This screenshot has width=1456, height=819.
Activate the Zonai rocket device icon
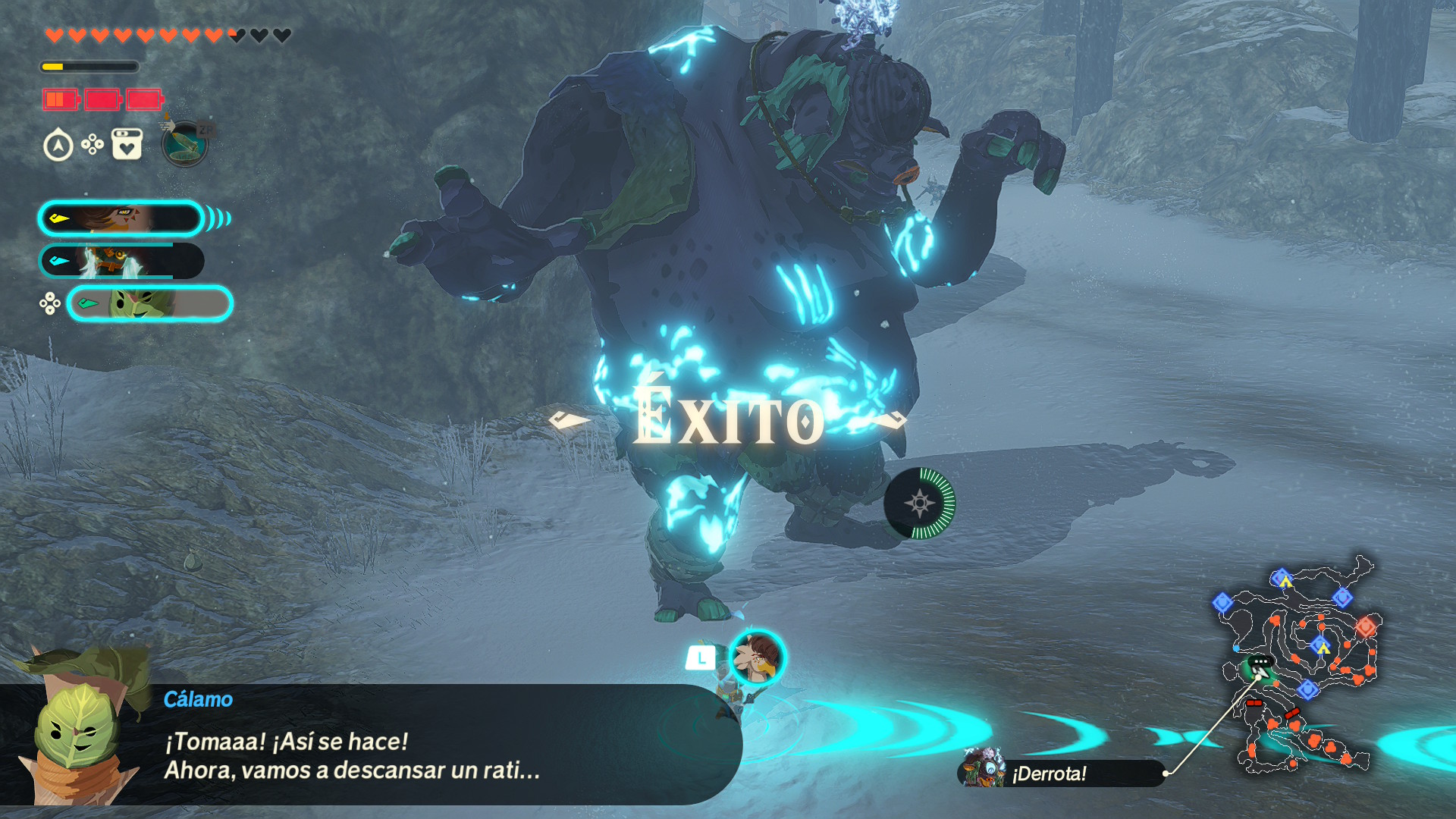[x=185, y=143]
